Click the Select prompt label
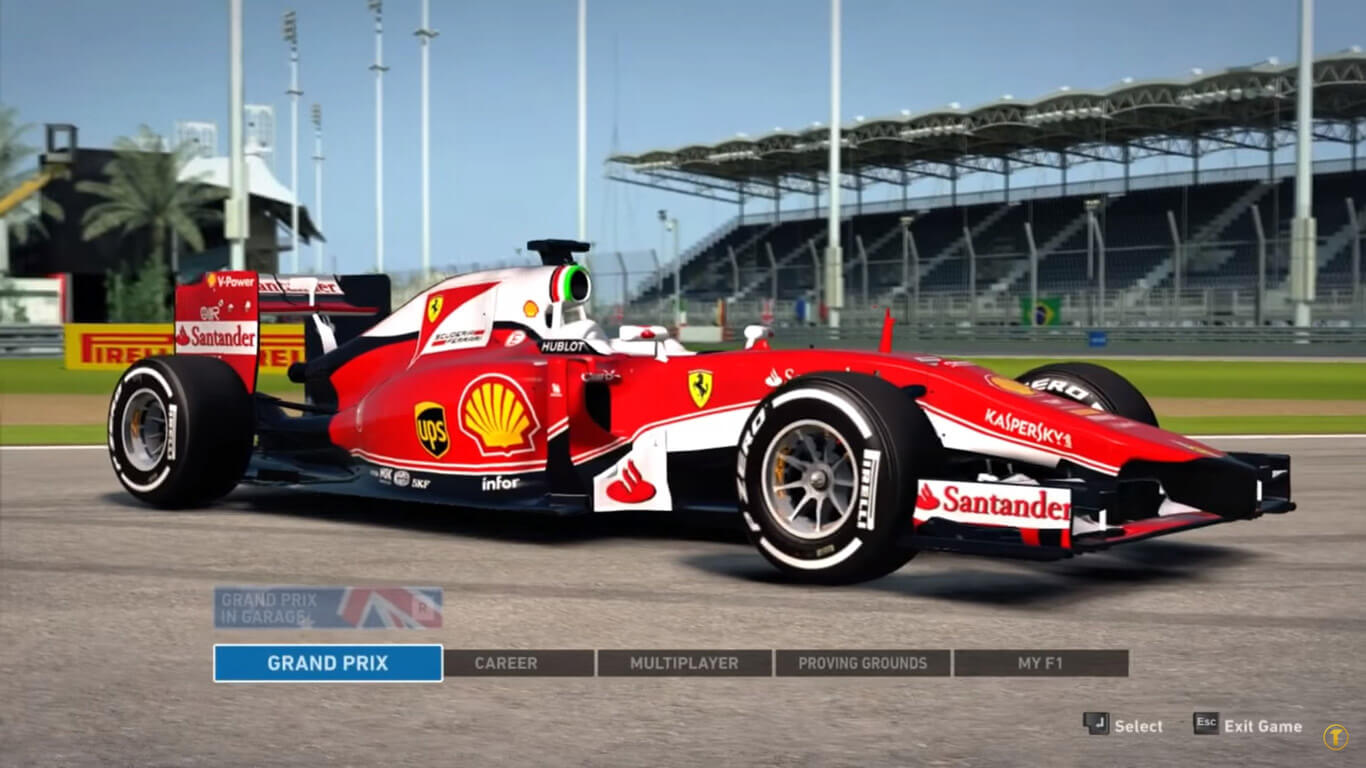 1138,726
